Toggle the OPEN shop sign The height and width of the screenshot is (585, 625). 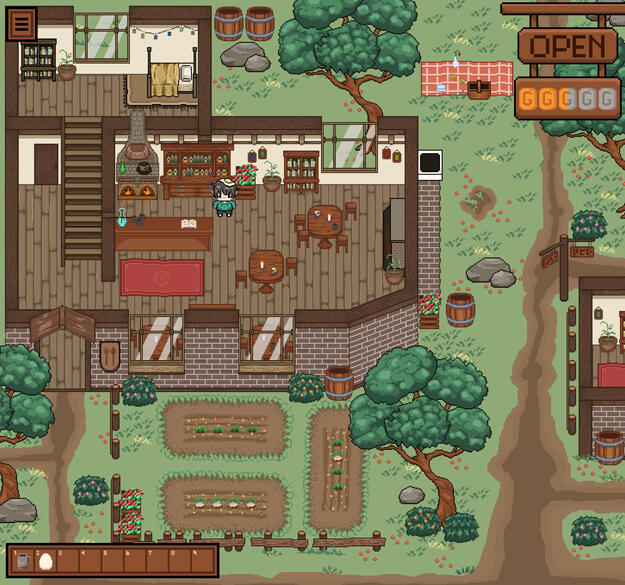point(567,46)
